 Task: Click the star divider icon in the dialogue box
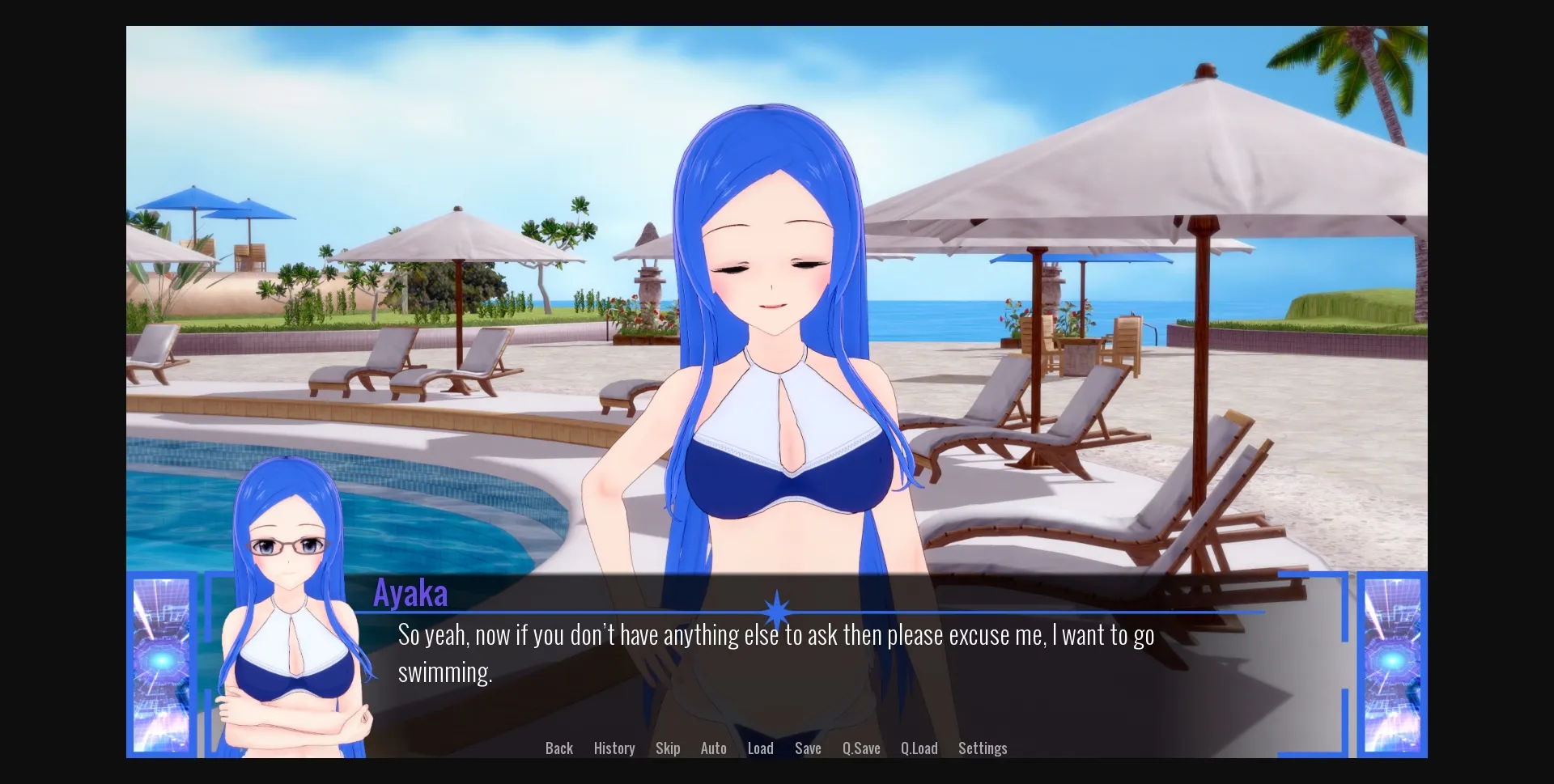point(776,608)
